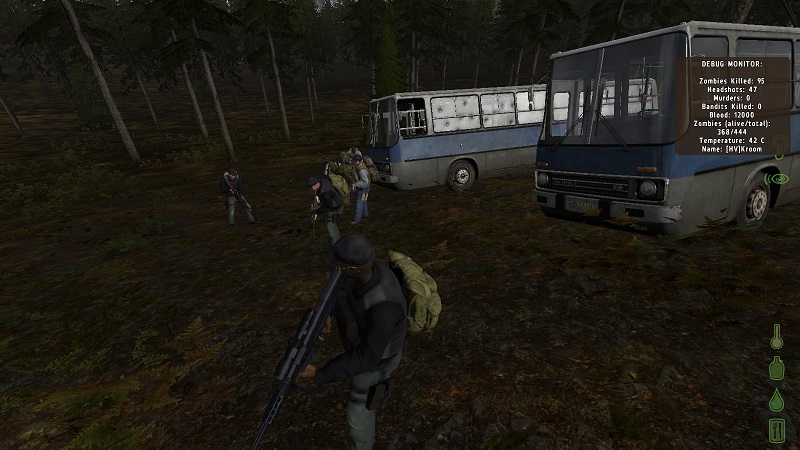Select the canteen thirst icon
Image resolution: width=800 pixels, height=450 pixels.
pos(777,369)
